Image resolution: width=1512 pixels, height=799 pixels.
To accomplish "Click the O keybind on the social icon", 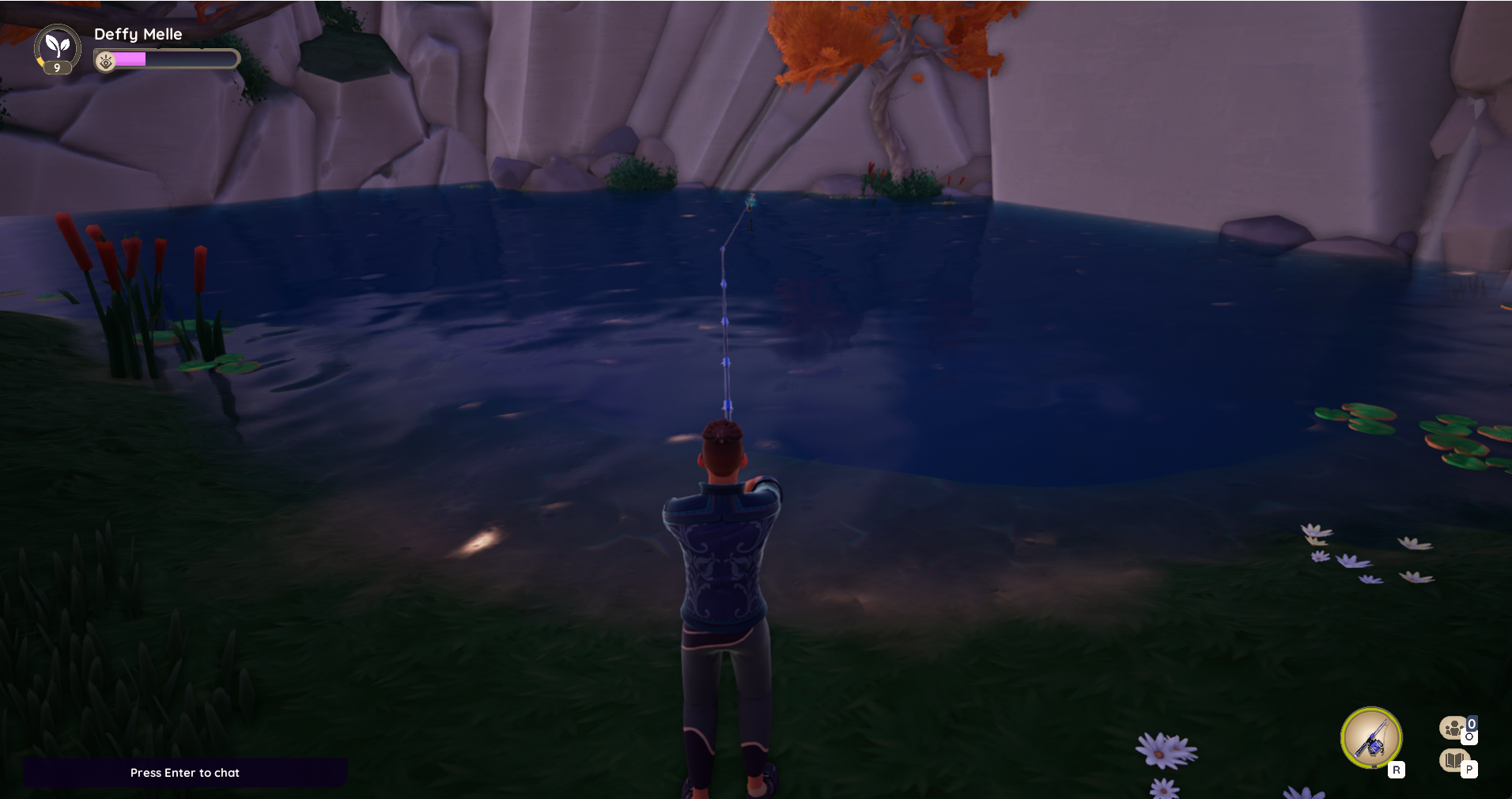I will point(1470,736).
